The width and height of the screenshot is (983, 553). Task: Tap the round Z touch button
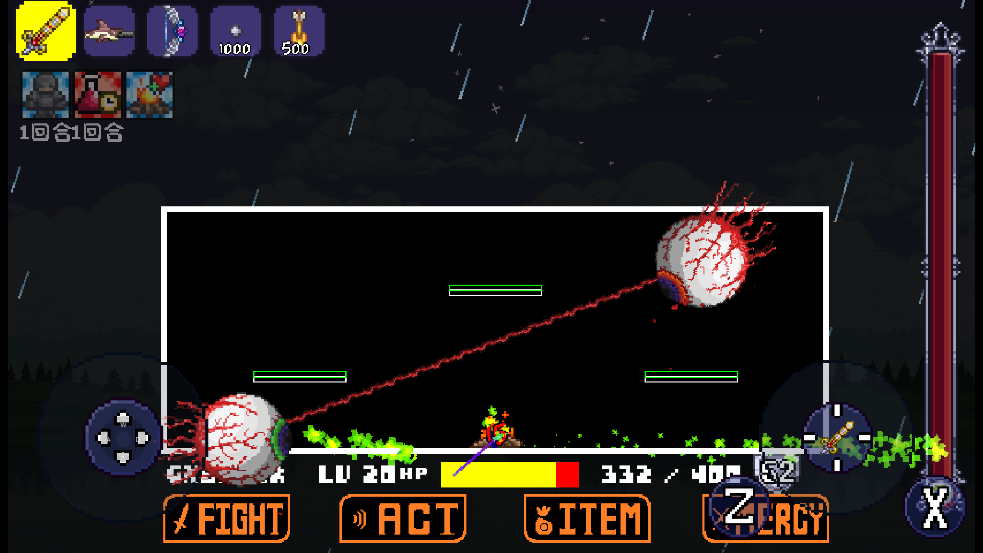pos(739,506)
